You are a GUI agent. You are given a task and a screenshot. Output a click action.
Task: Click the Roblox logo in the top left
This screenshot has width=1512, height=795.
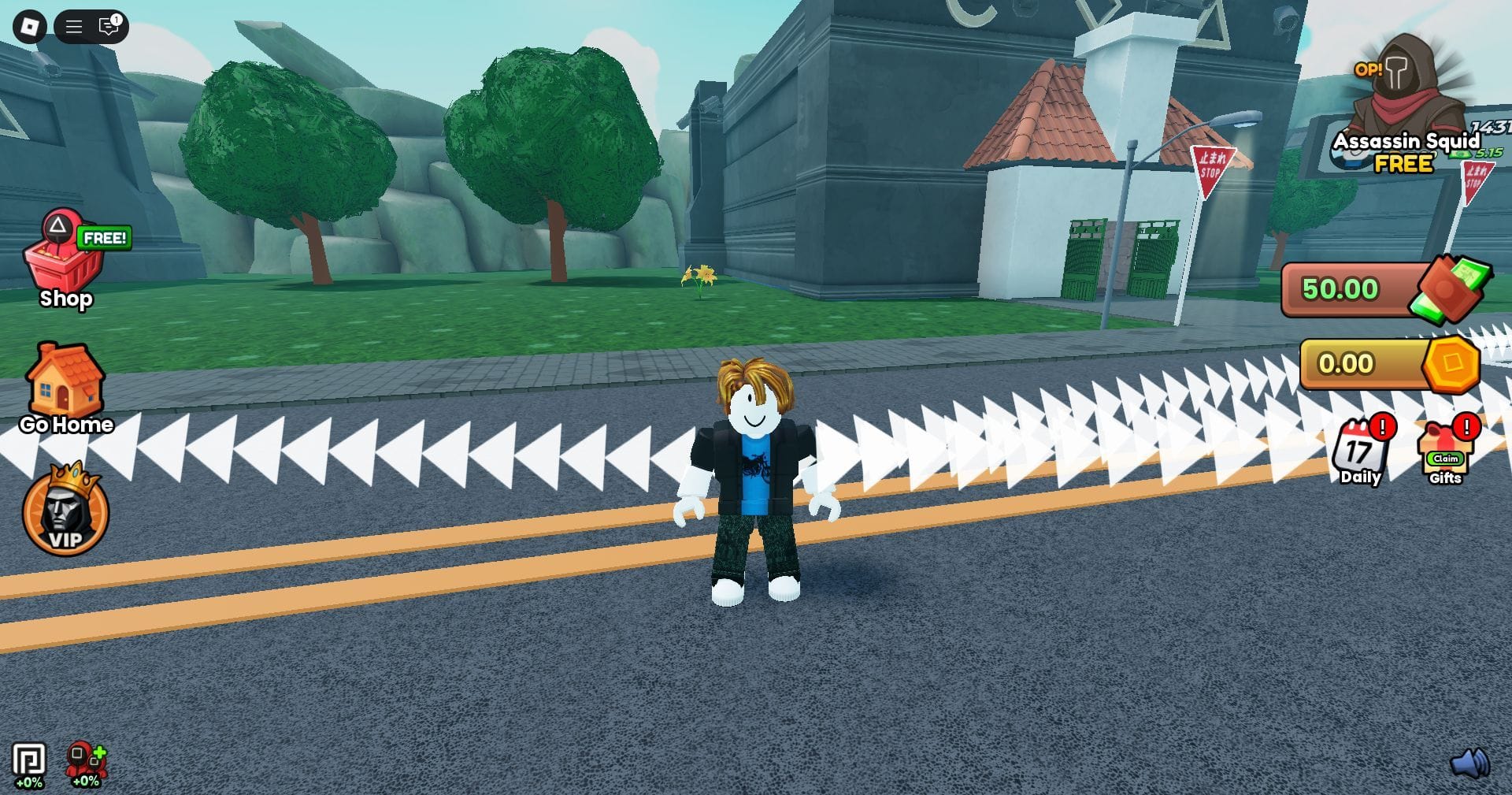pyautogui.click(x=28, y=26)
